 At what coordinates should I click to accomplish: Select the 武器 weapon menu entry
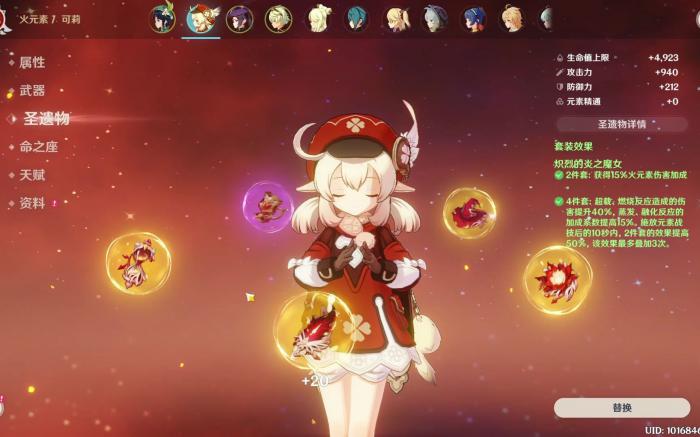(32, 90)
